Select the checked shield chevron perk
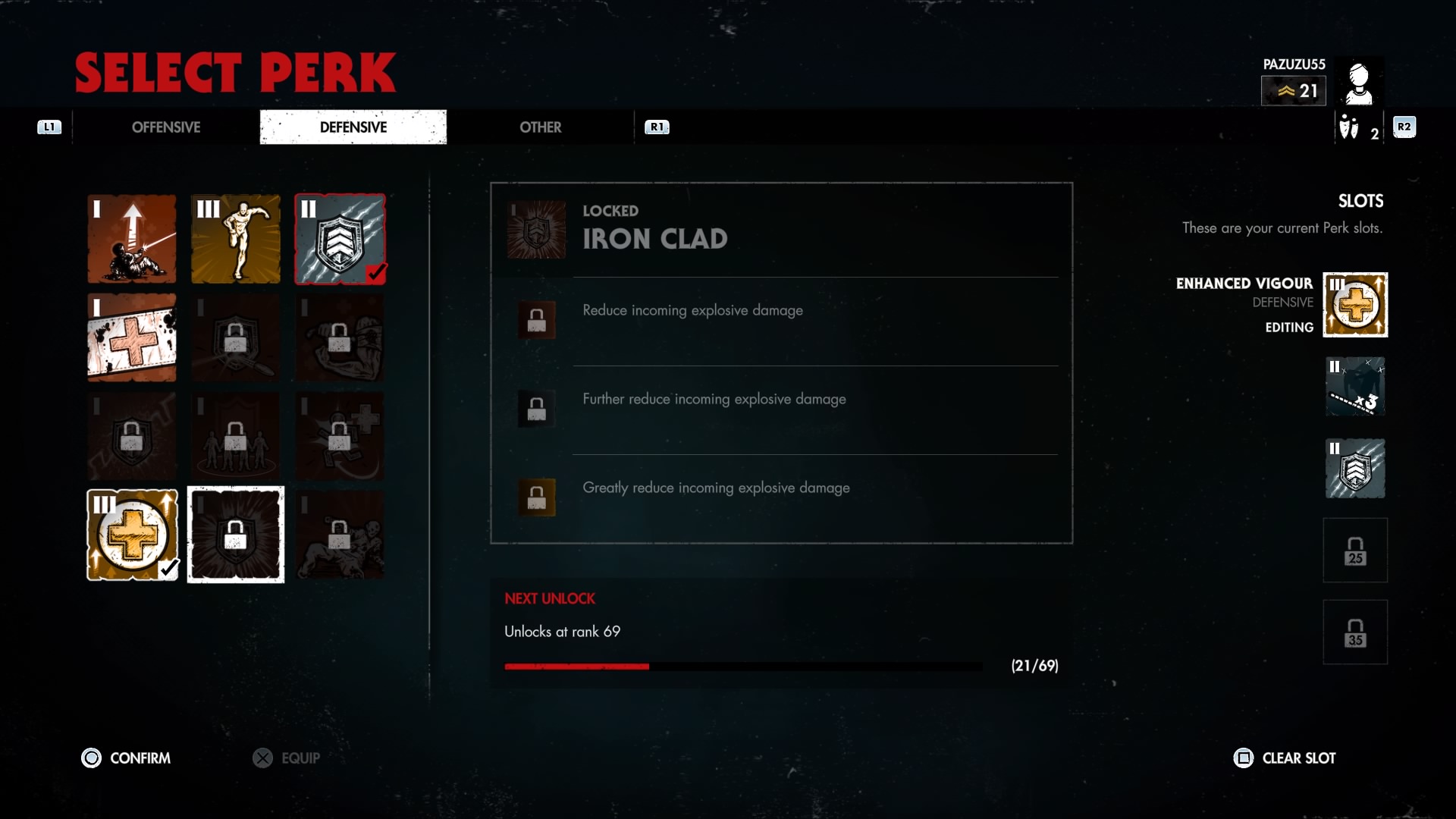Viewport: 1456px width, 819px height. coord(340,239)
